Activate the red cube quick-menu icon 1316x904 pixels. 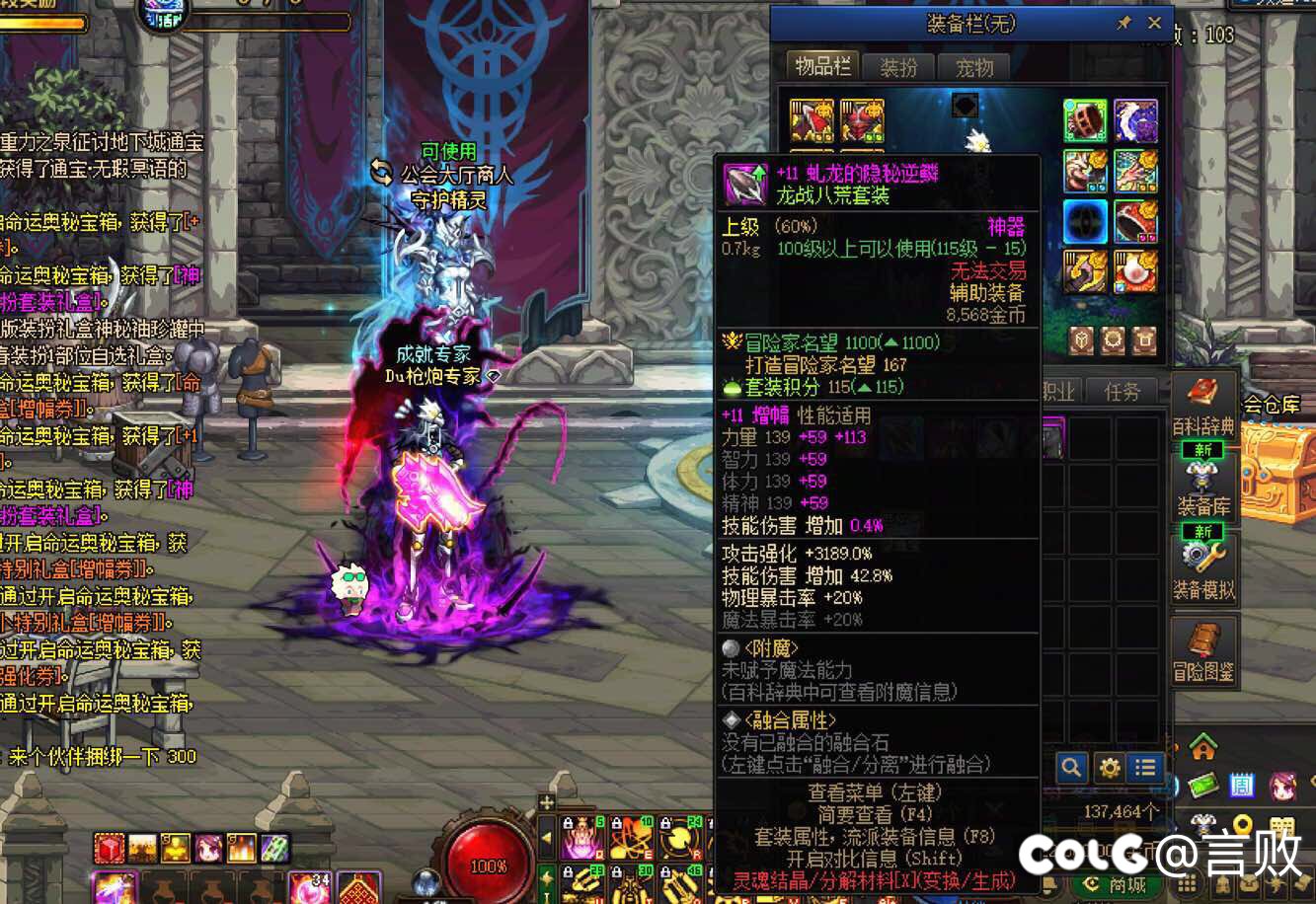pyautogui.click(x=109, y=848)
